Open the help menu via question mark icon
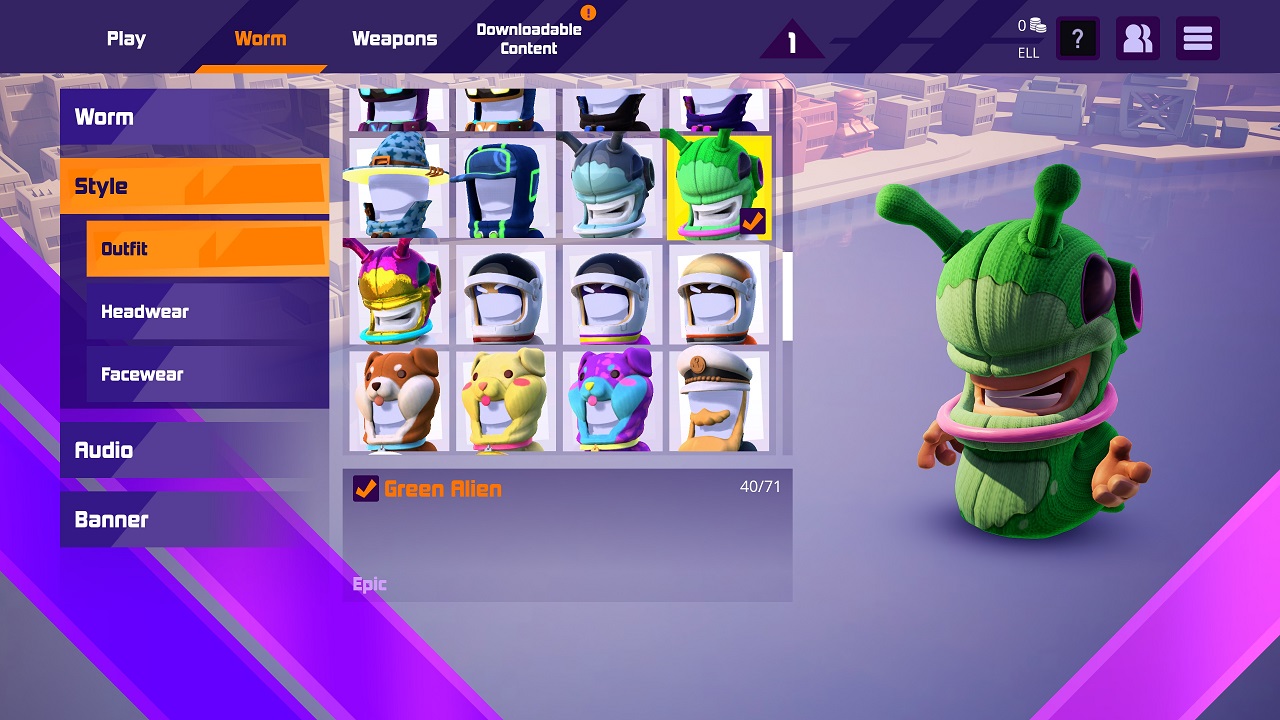Image resolution: width=1280 pixels, height=720 pixels. [x=1078, y=38]
